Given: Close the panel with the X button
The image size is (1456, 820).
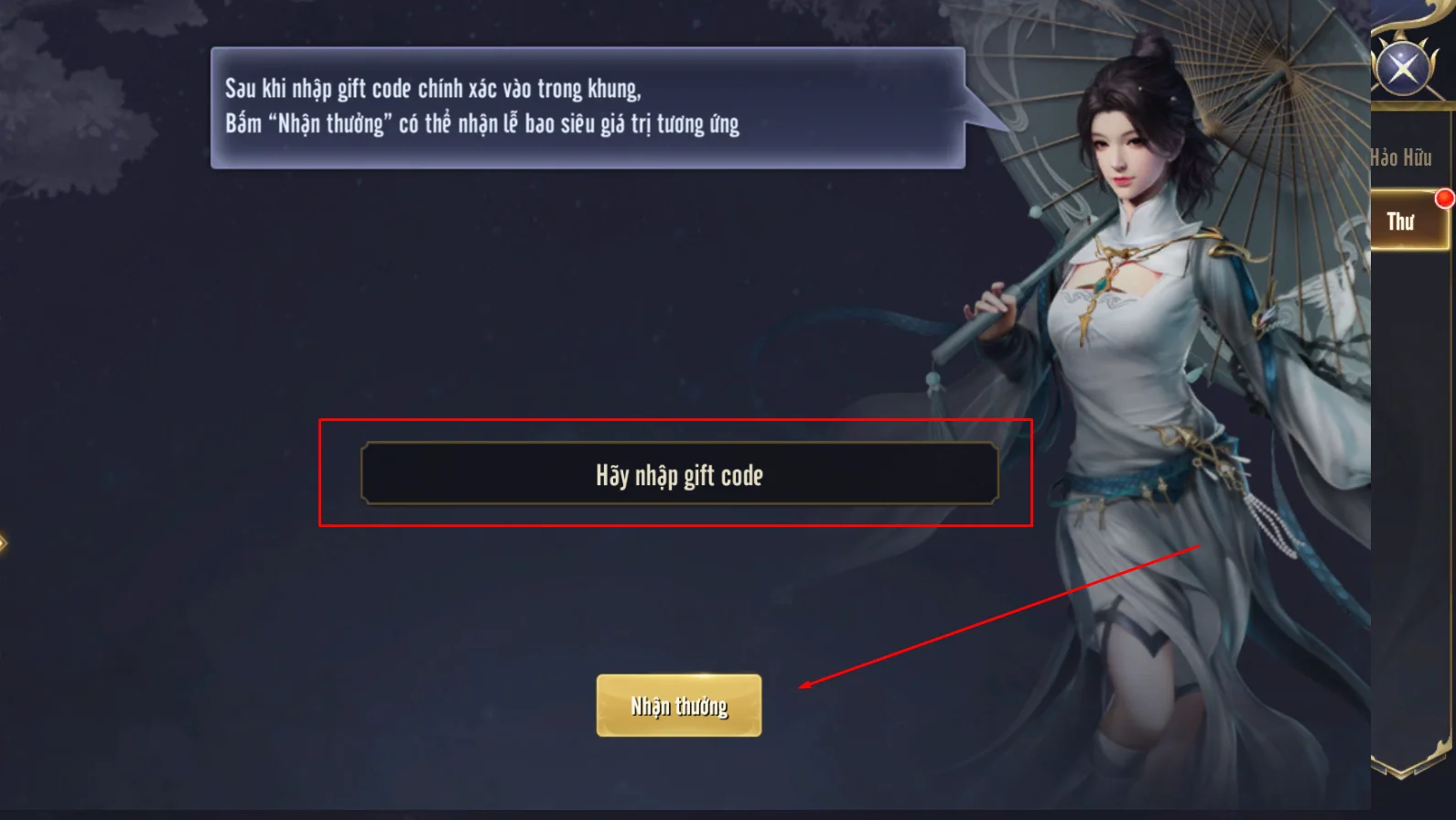Looking at the screenshot, I should coord(1402,67).
